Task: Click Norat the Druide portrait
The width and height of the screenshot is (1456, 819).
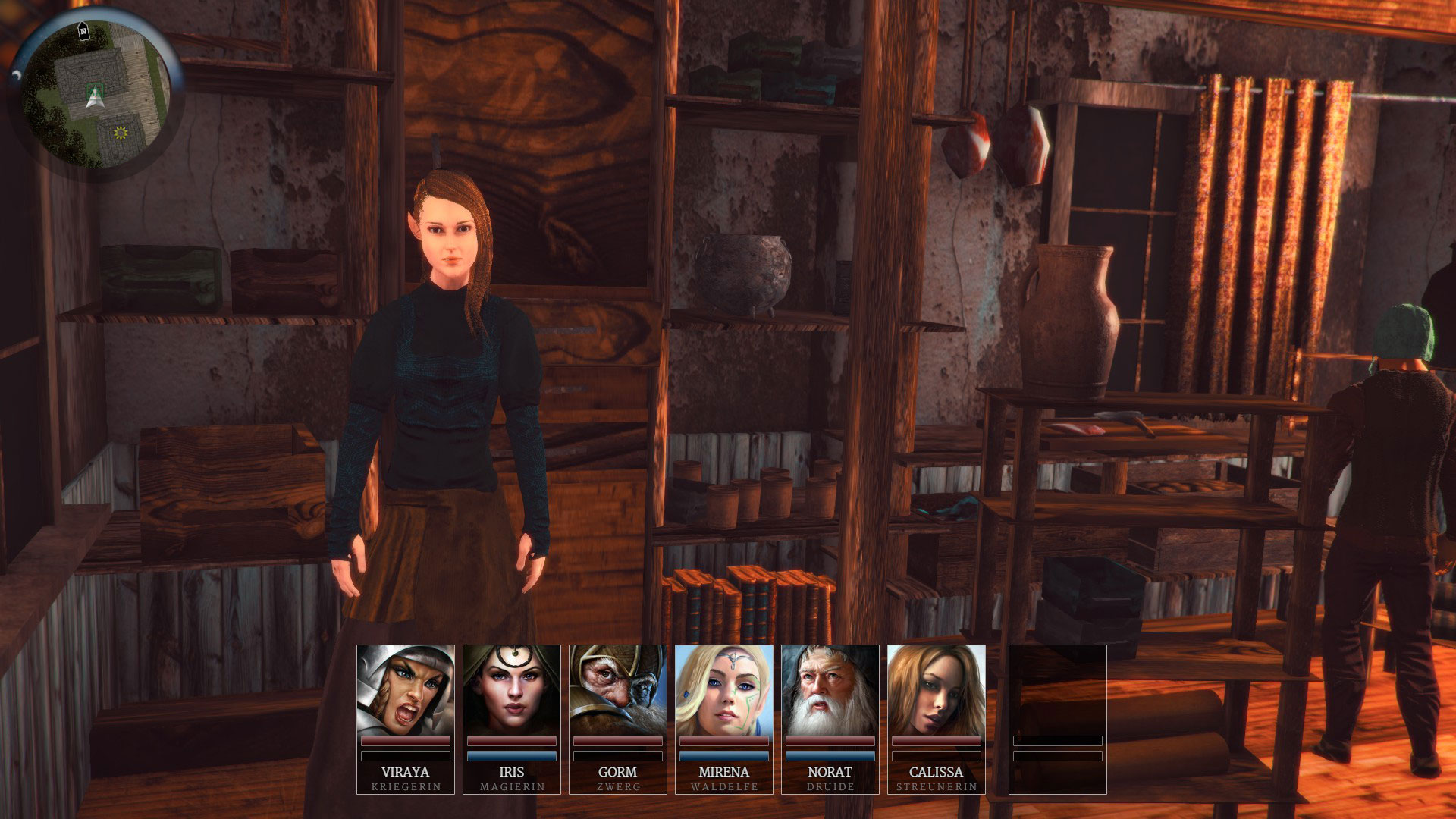Action: (830, 691)
